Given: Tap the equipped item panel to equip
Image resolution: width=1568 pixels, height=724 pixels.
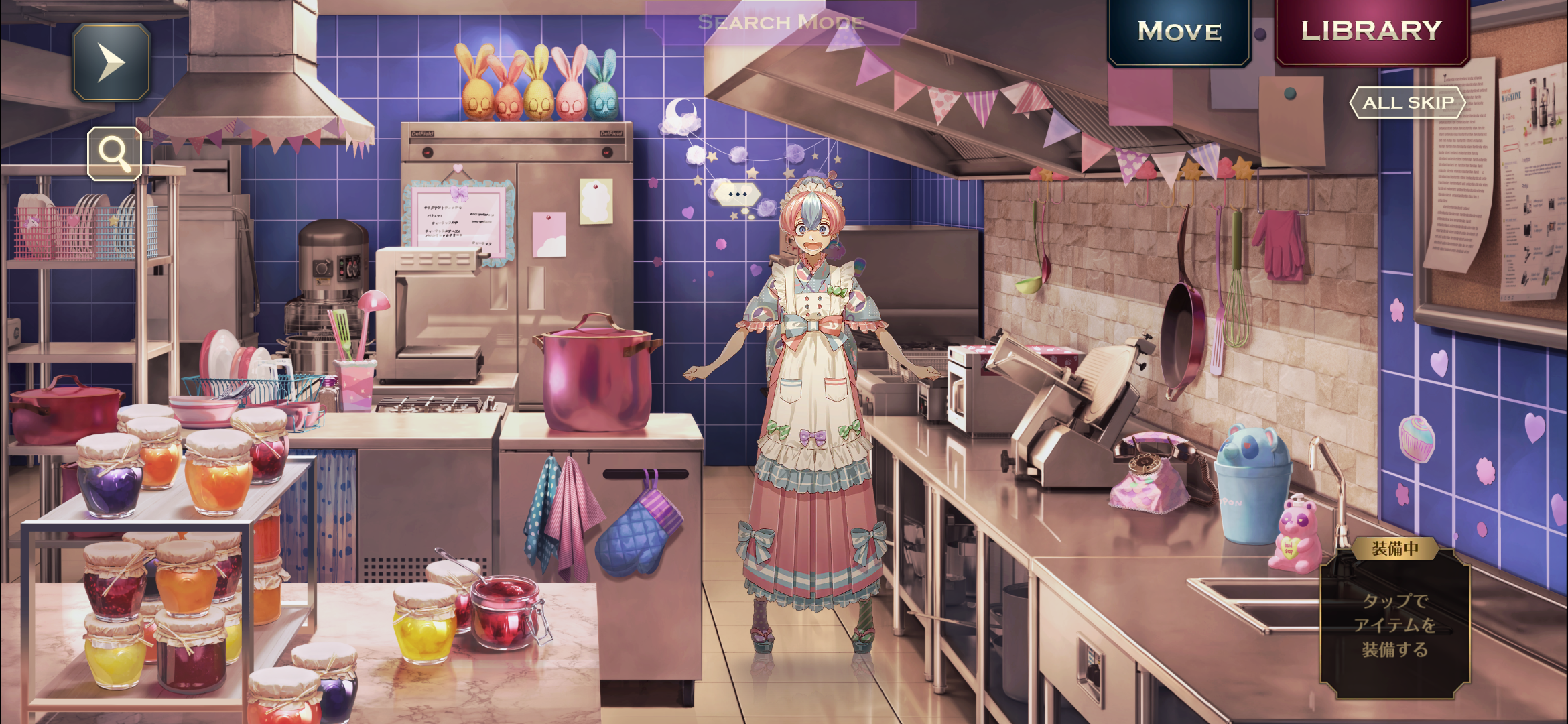Looking at the screenshot, I should pos(1395,623).
